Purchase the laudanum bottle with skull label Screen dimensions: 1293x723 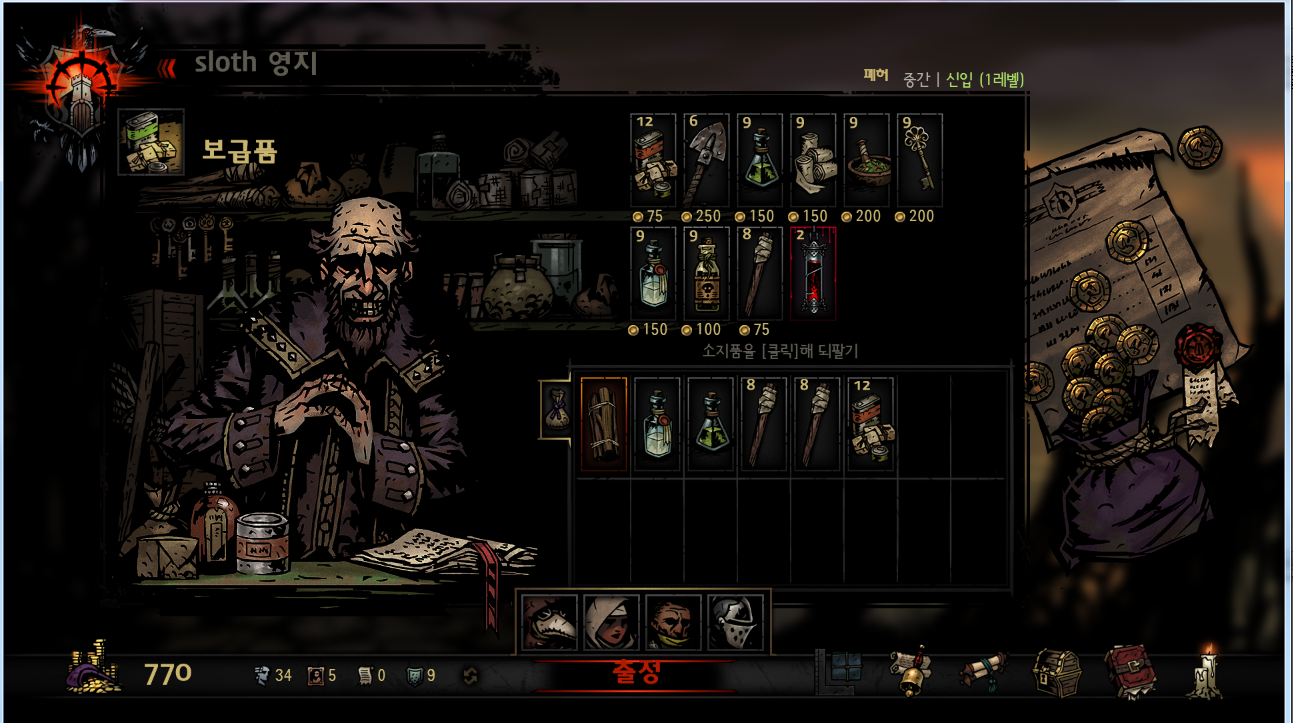pyautogui.click(x=706, y=273)
